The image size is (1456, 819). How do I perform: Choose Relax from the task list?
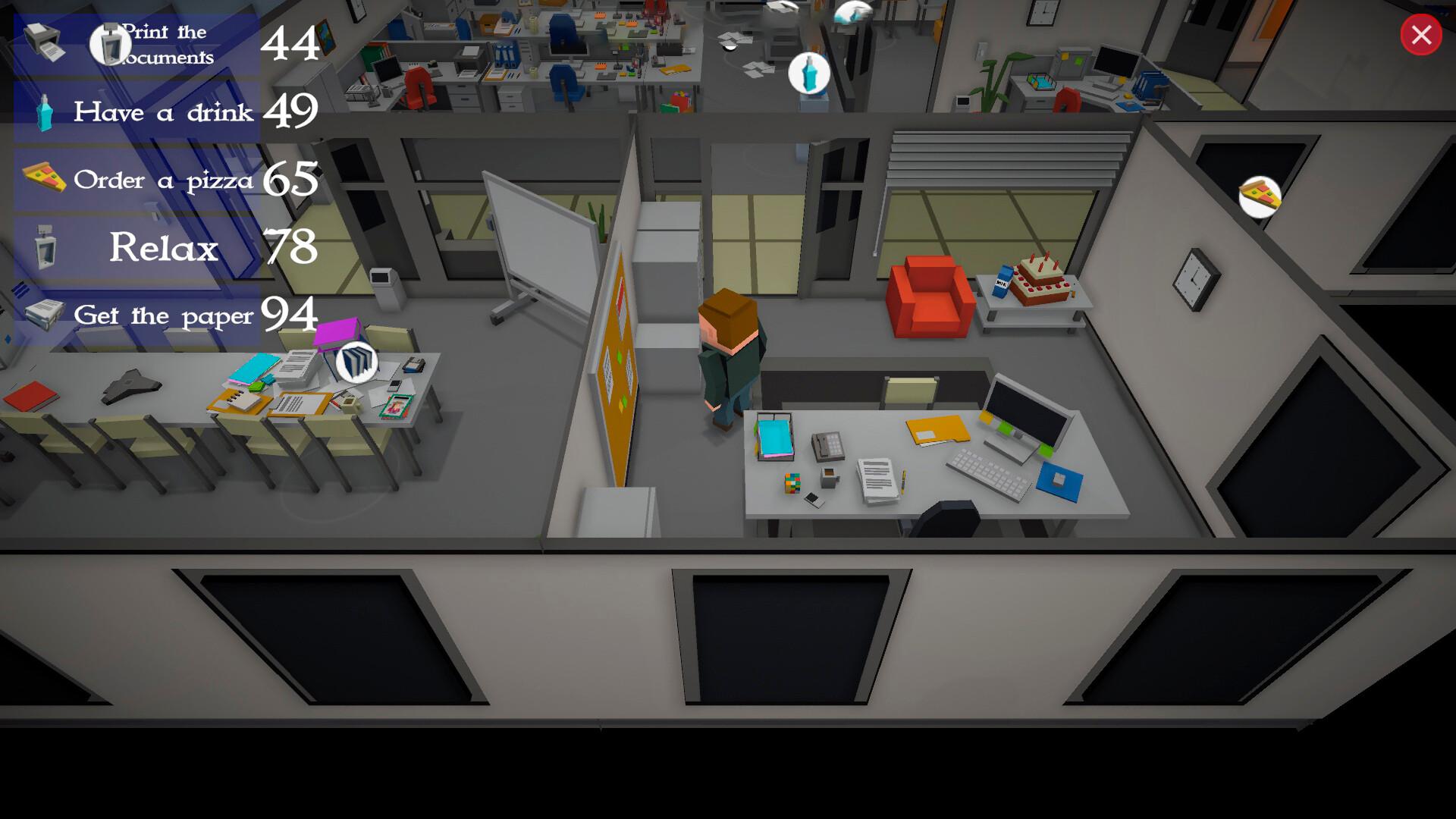(163, 246)
